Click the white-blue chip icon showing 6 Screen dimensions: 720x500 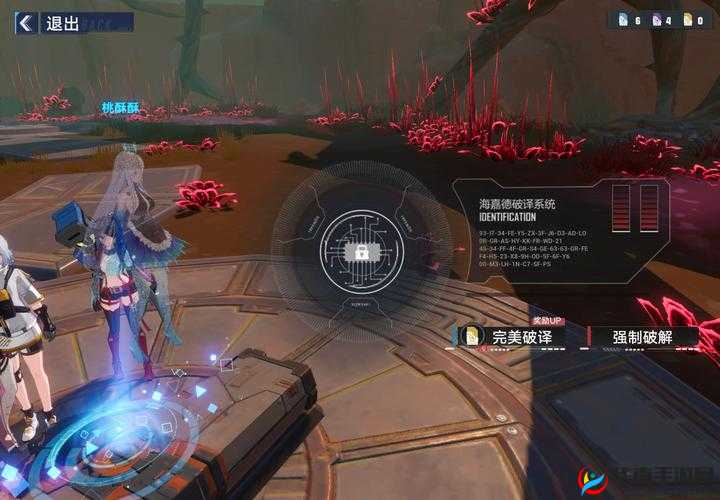624,20
